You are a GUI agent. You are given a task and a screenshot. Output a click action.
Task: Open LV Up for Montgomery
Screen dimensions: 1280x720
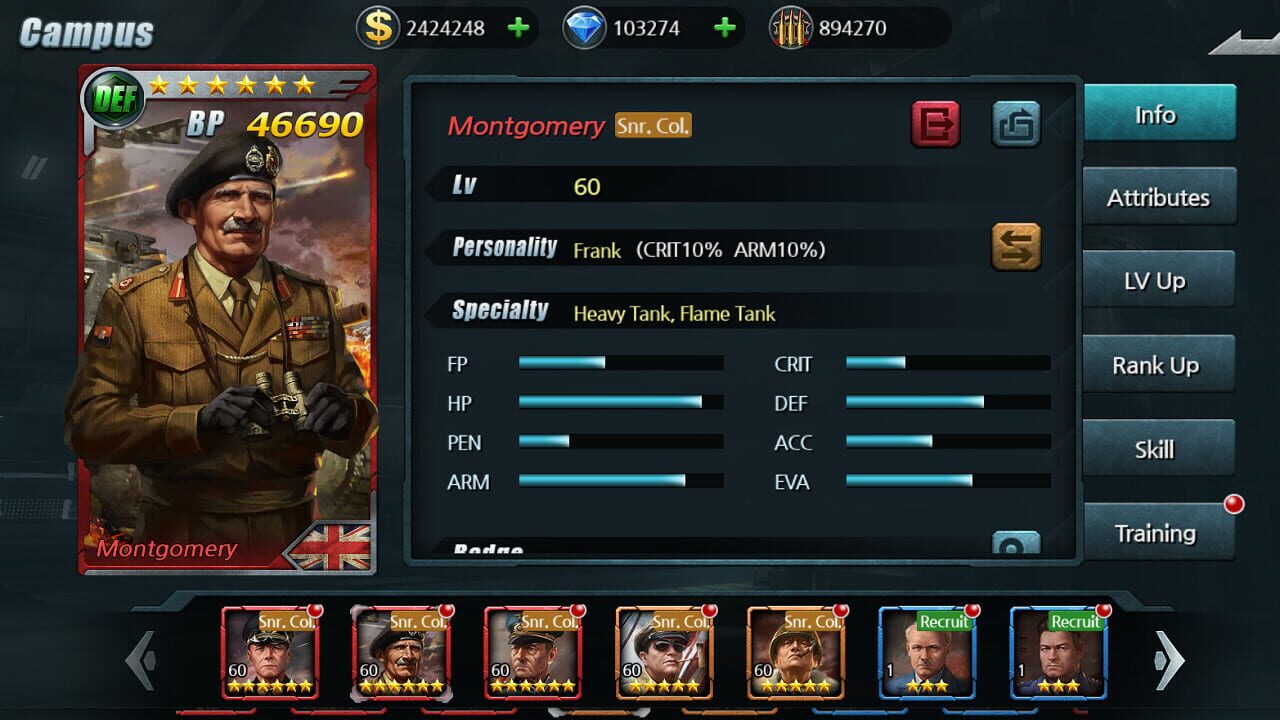tap(1158, 281)
